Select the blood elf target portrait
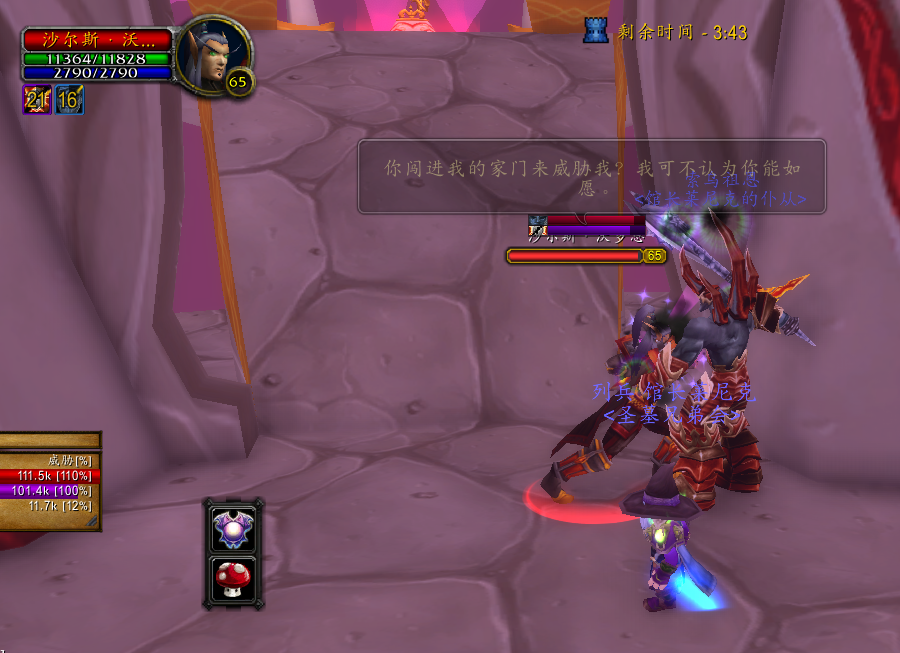This screenshot has height=653, width=900. 212,57
